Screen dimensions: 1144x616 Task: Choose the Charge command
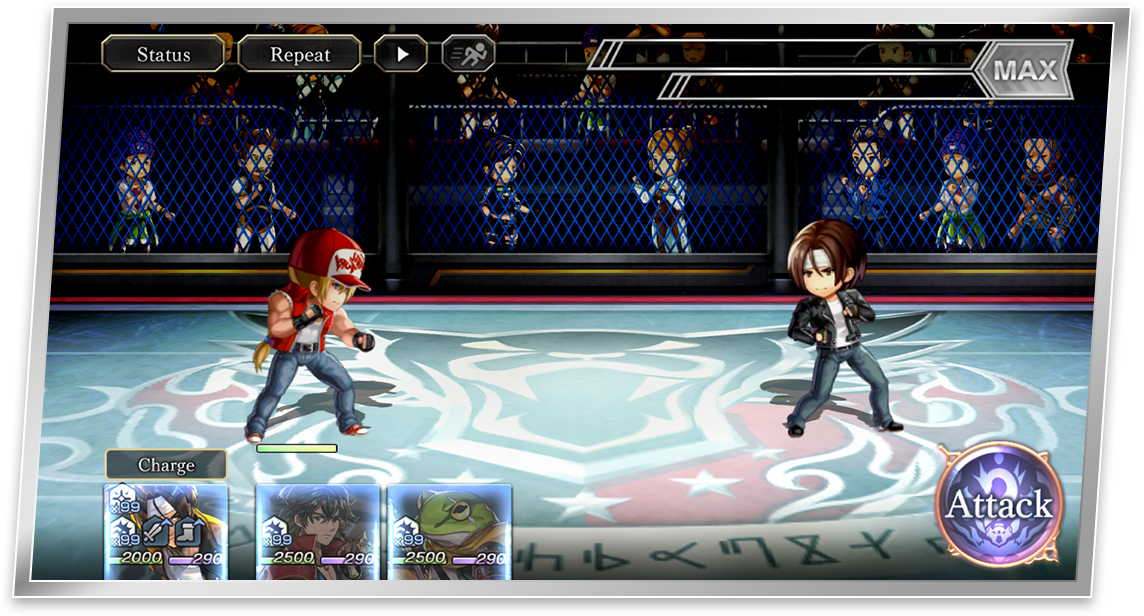pos(166,465)
